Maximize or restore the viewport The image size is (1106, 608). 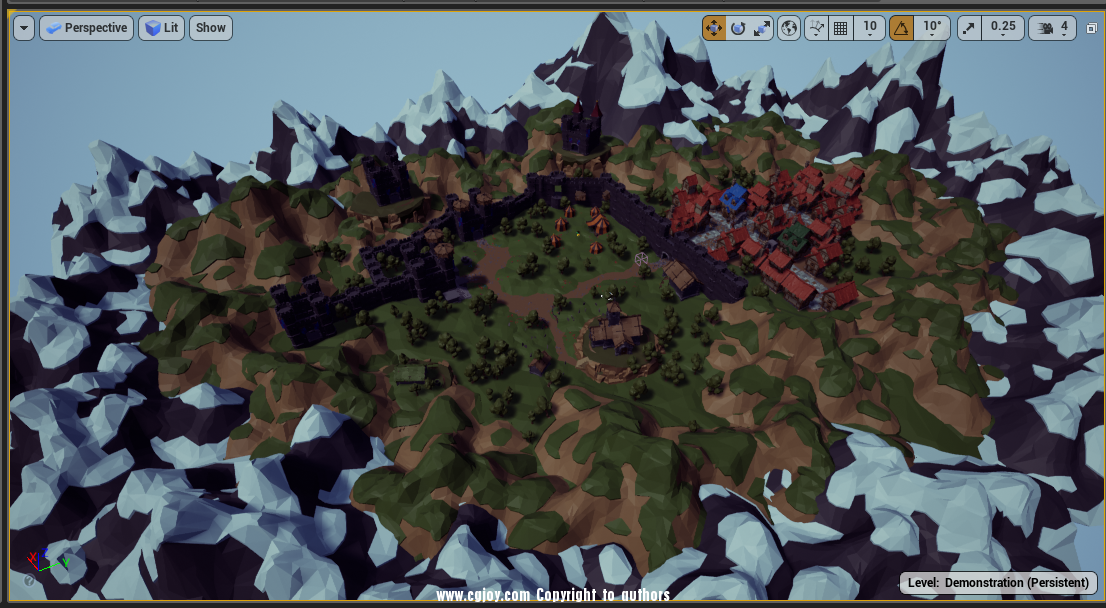(1091, 28)
